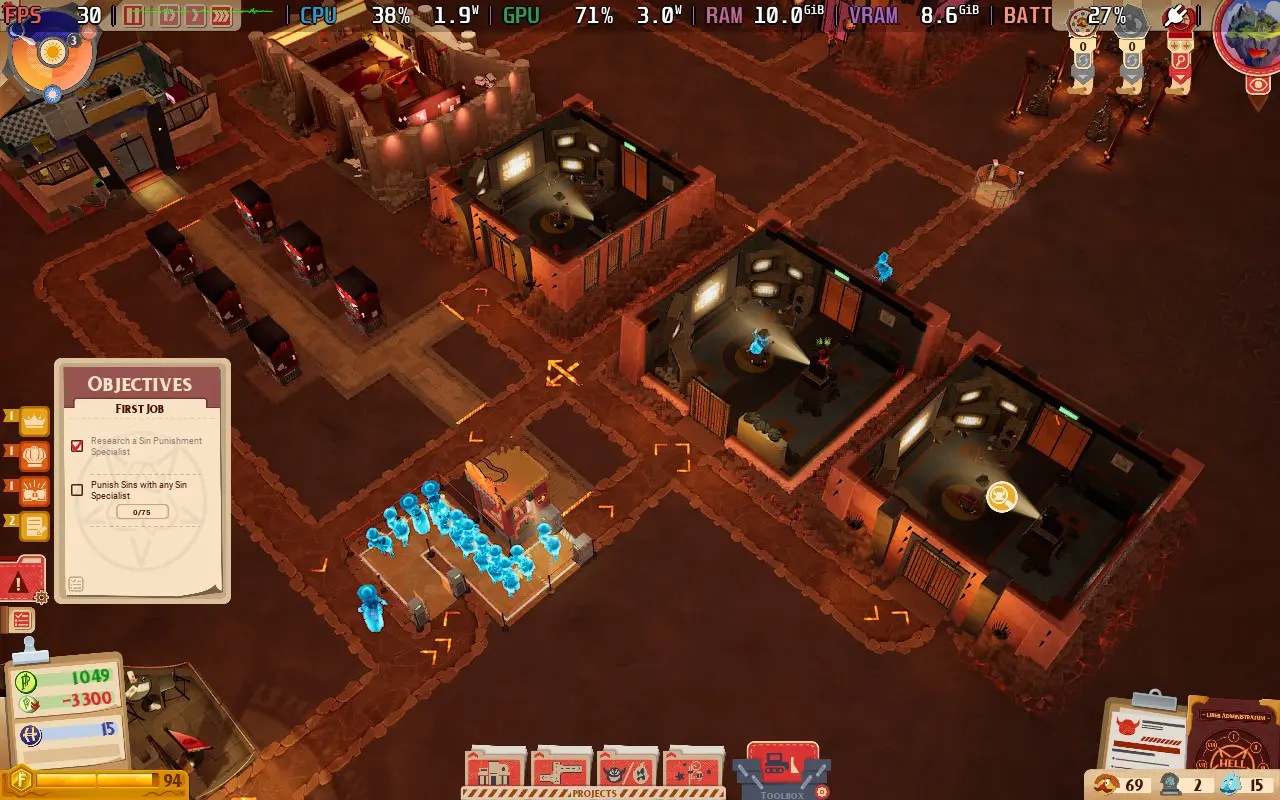Select the magnifier marker over the room

point(1001,495)
